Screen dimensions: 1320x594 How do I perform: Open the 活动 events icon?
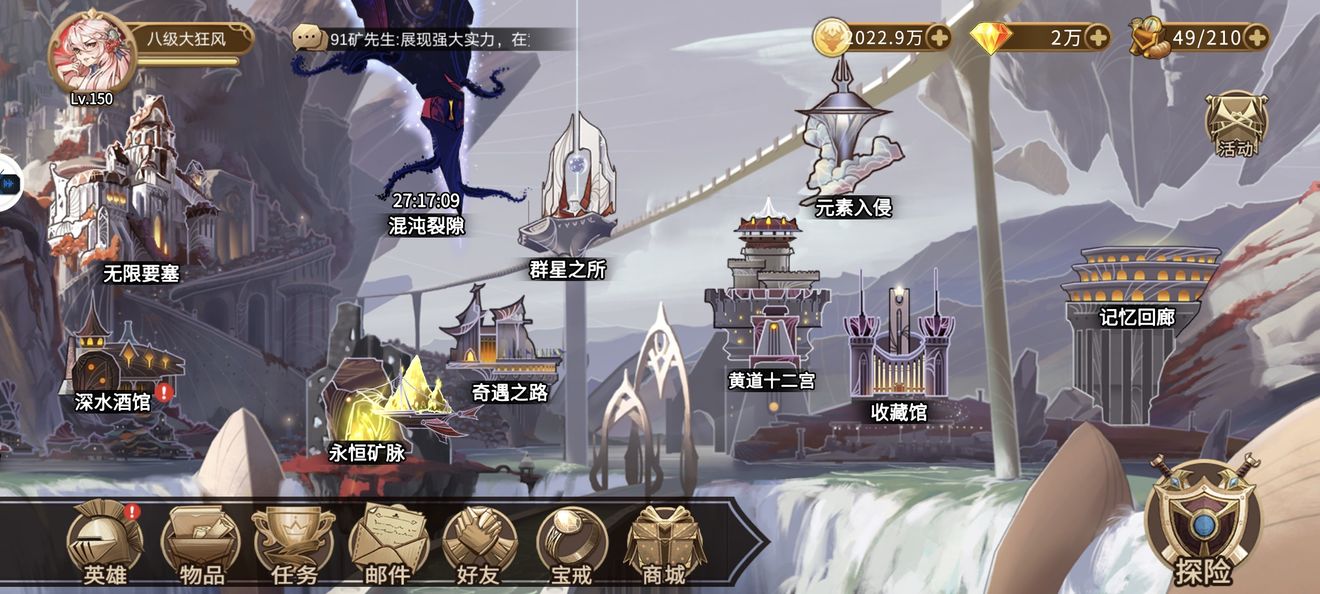tap(1236, 125)
